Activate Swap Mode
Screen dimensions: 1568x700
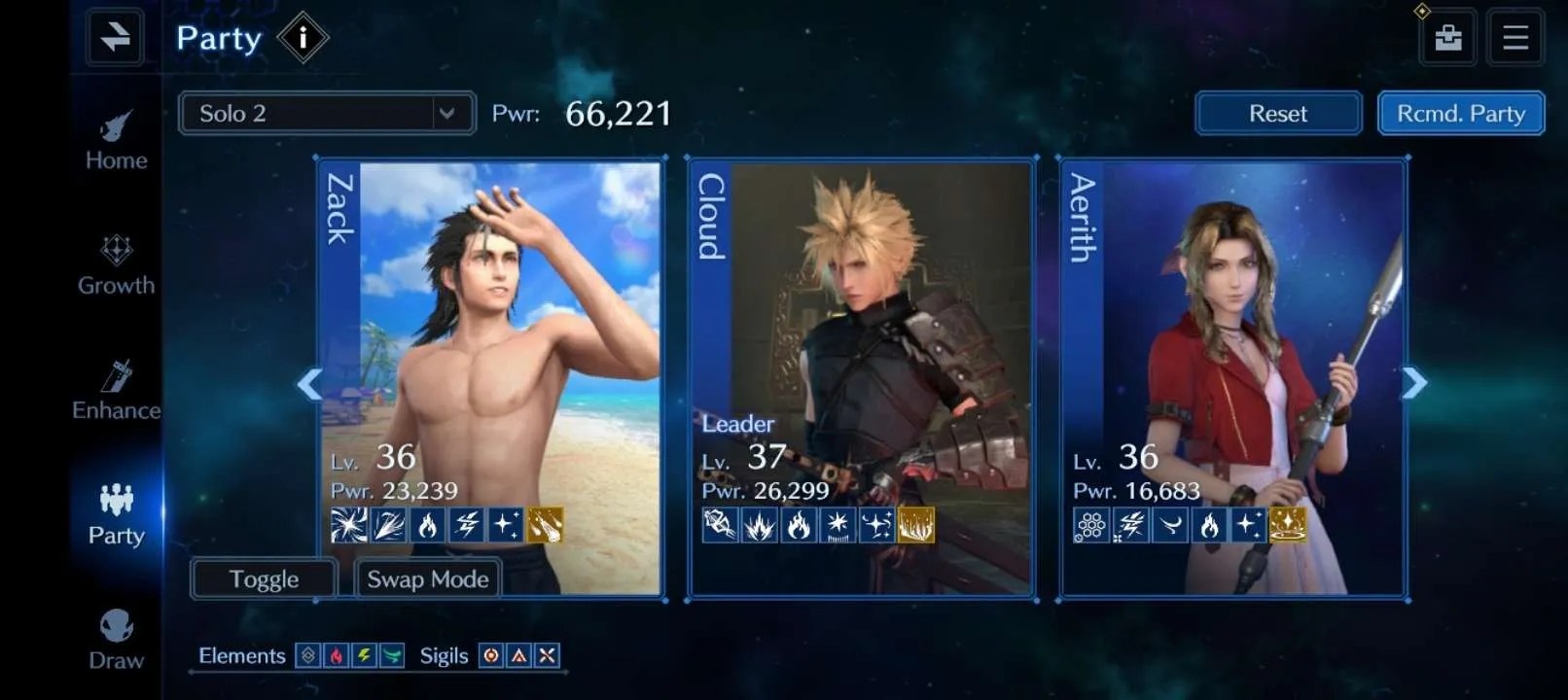click(427, 579)
